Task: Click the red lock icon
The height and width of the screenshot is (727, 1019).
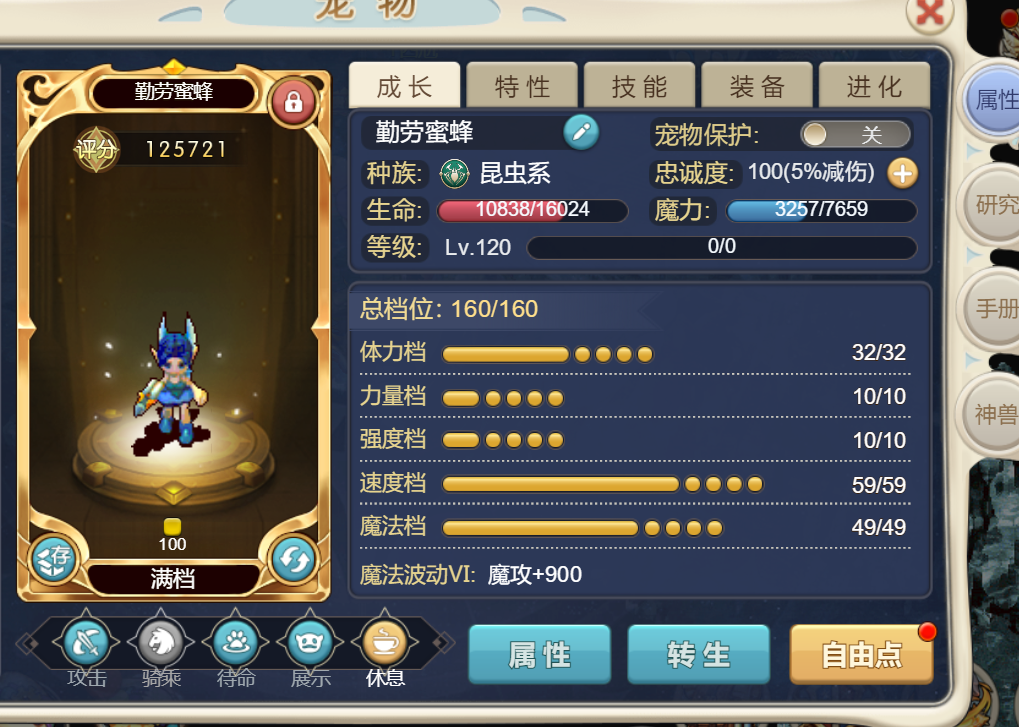Action: (x=293, y=101)
